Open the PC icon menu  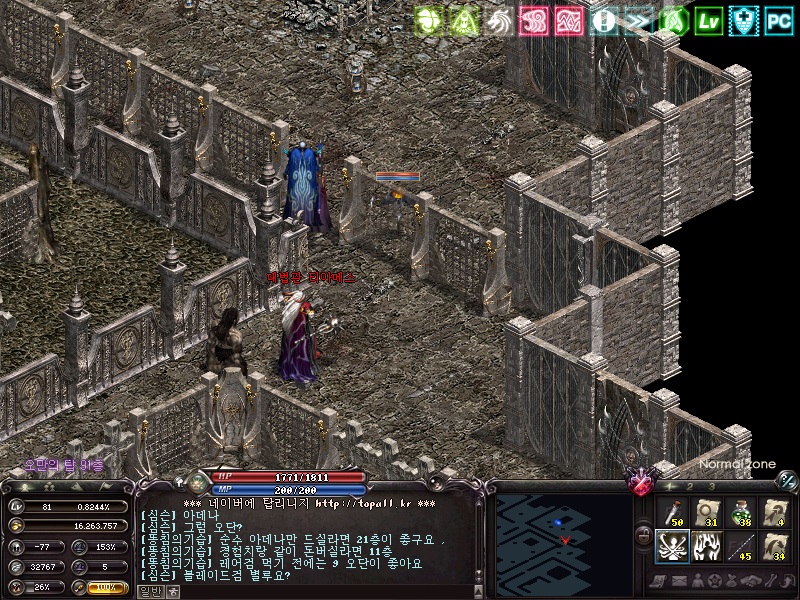780,20
